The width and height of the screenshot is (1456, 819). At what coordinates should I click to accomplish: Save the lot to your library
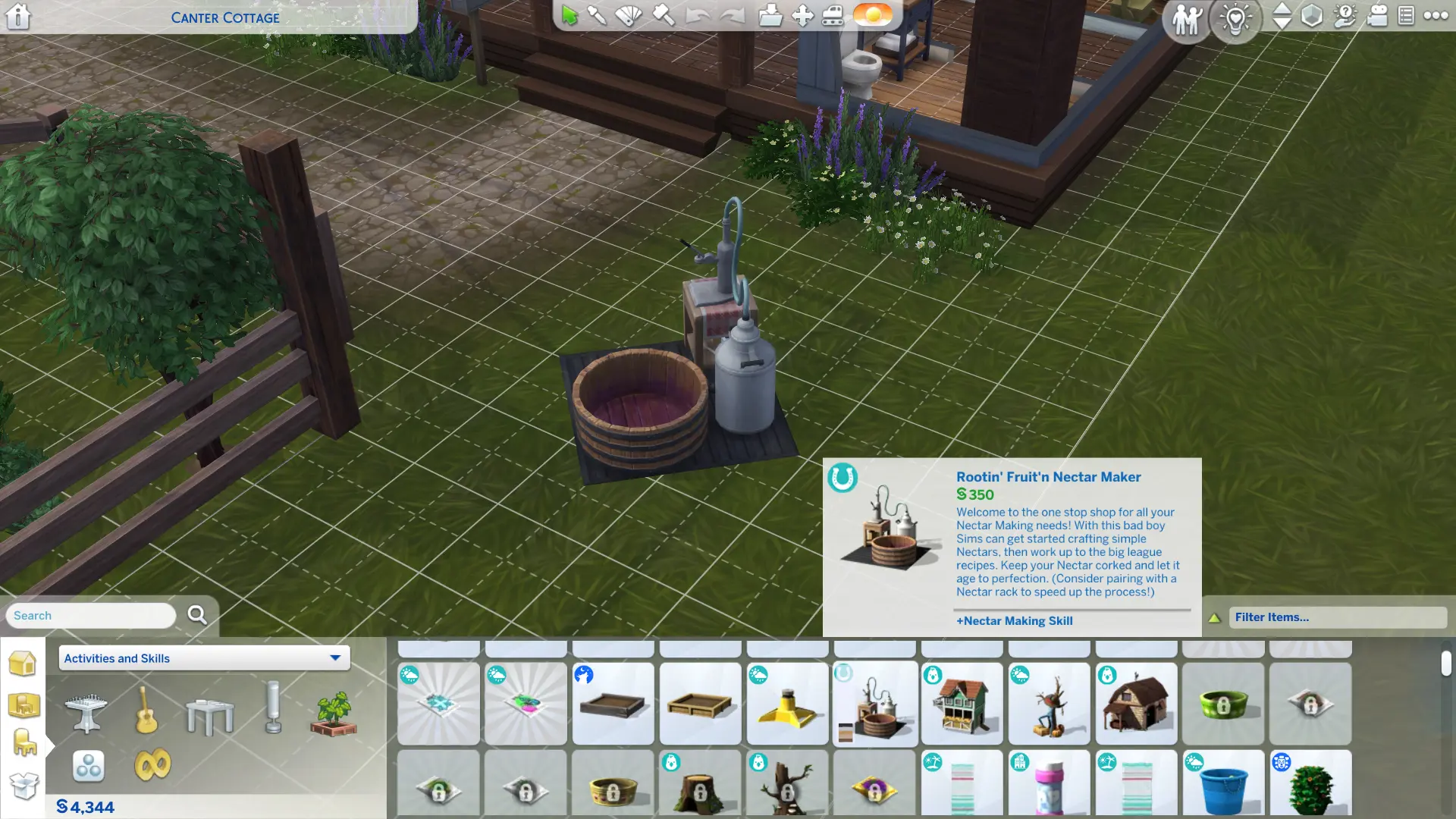coord(772,16)
